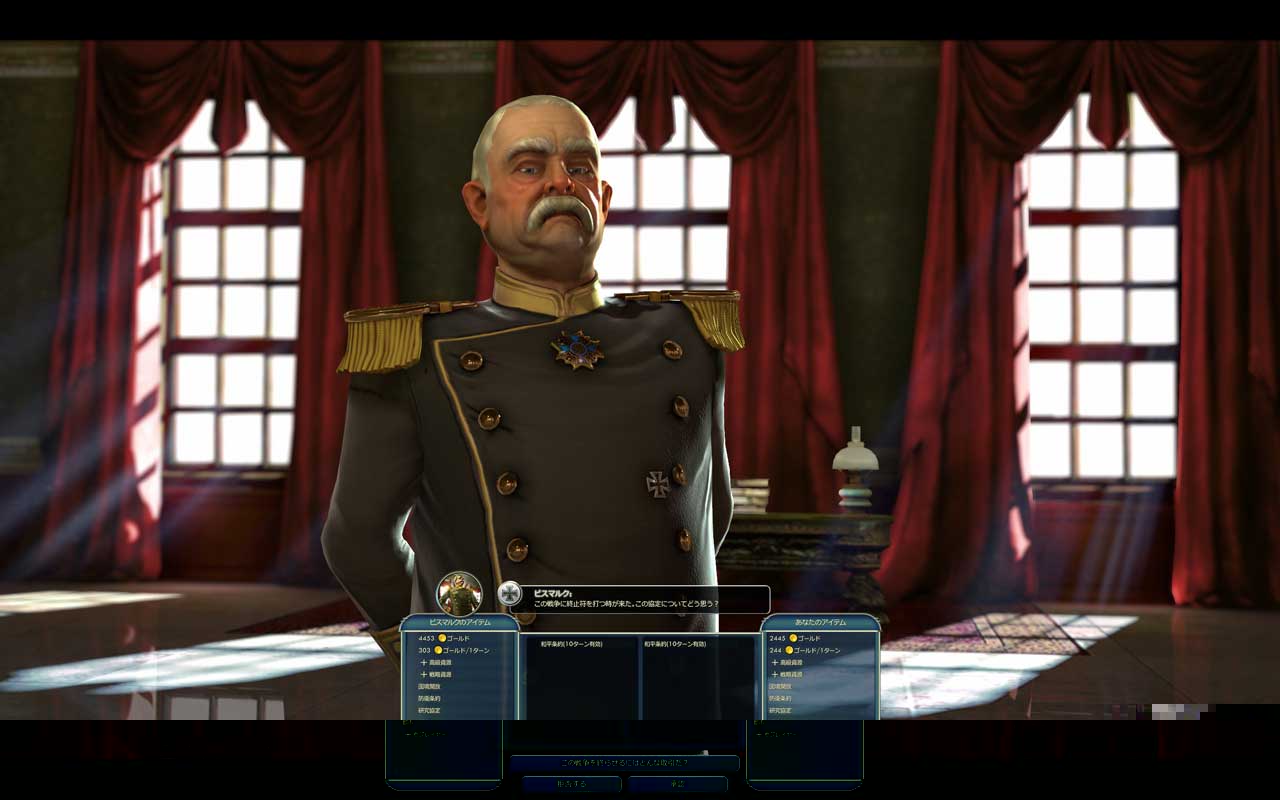Select Bismarck's open borders item
1280x800 pixels.
431,686
